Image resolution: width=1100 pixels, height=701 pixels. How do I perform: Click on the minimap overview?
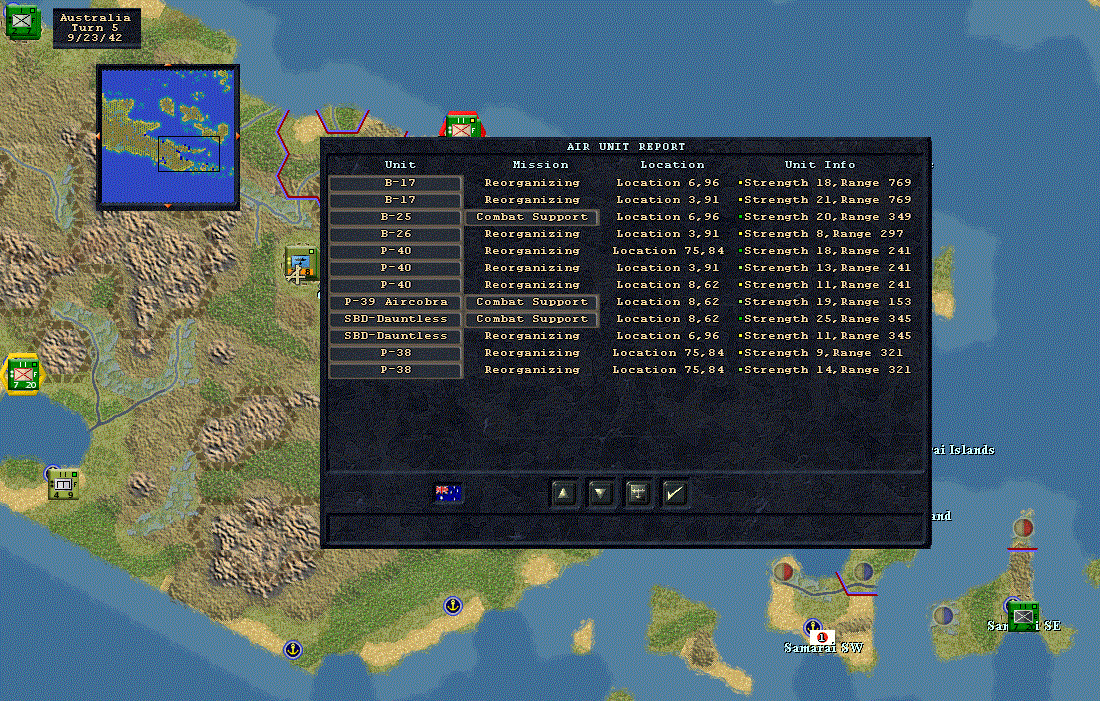[167, 135]
